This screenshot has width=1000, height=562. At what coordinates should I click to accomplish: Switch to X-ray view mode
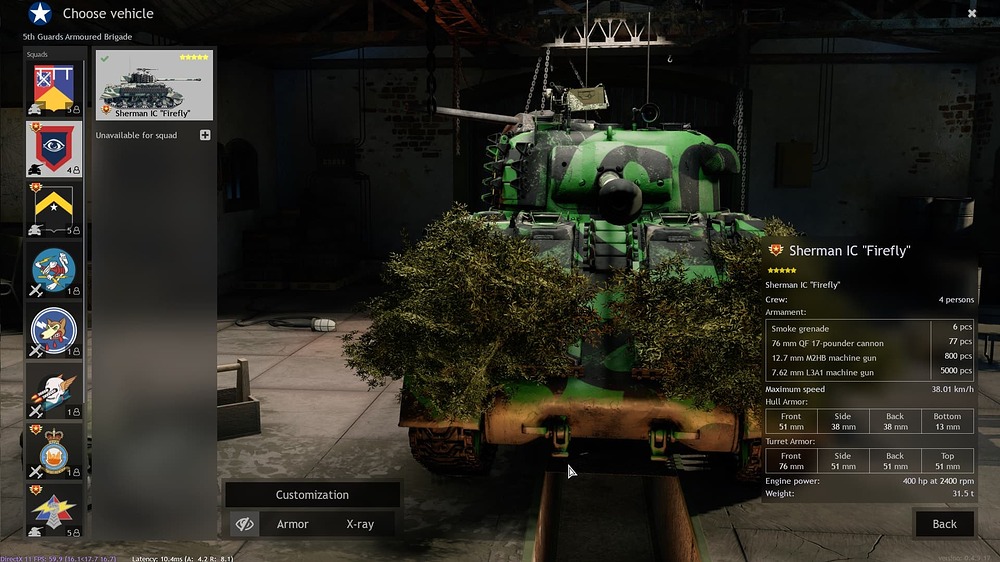(360, 524)
